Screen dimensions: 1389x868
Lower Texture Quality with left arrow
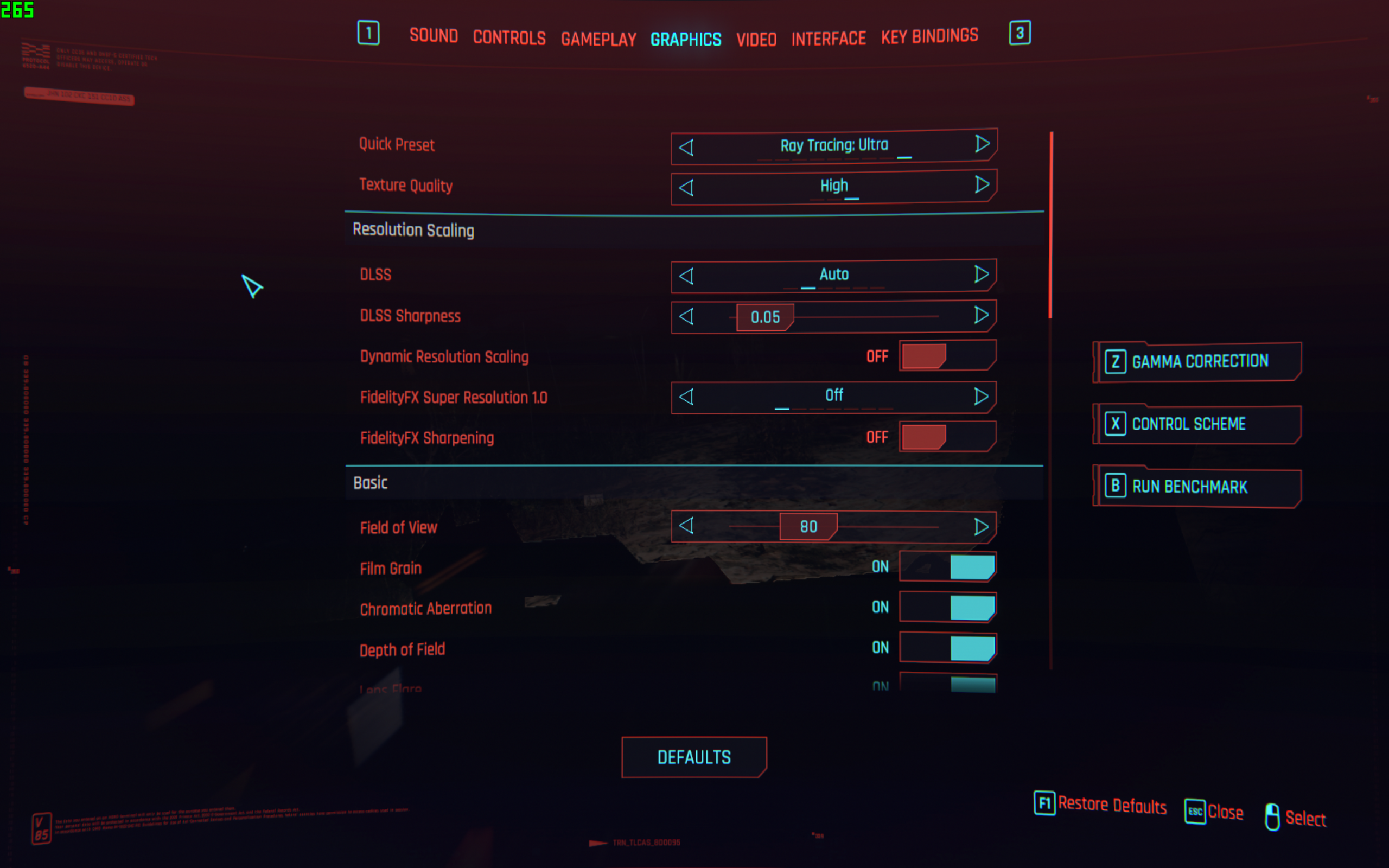(686, 188)
